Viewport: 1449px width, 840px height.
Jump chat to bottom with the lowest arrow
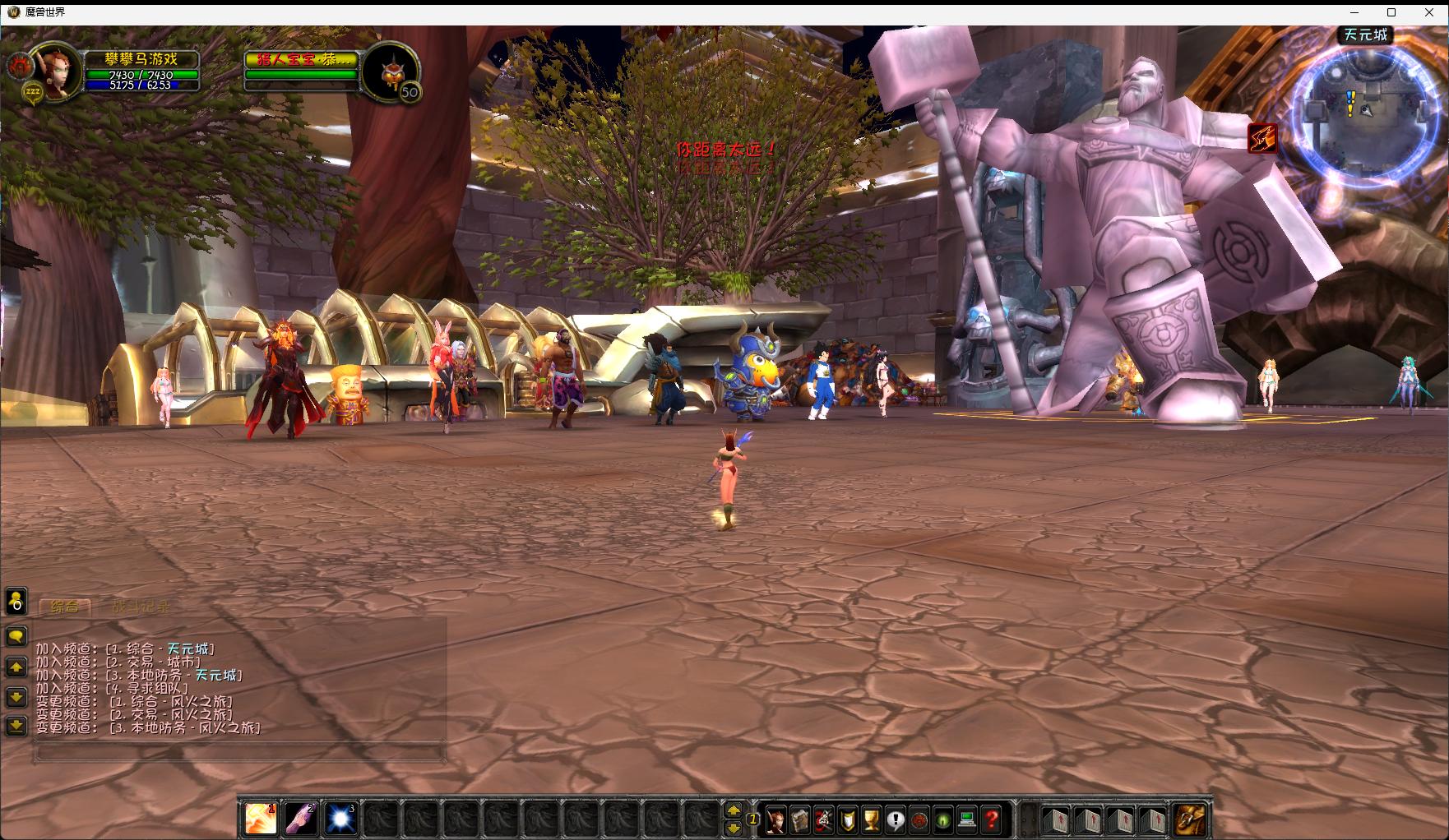point(16,725)
